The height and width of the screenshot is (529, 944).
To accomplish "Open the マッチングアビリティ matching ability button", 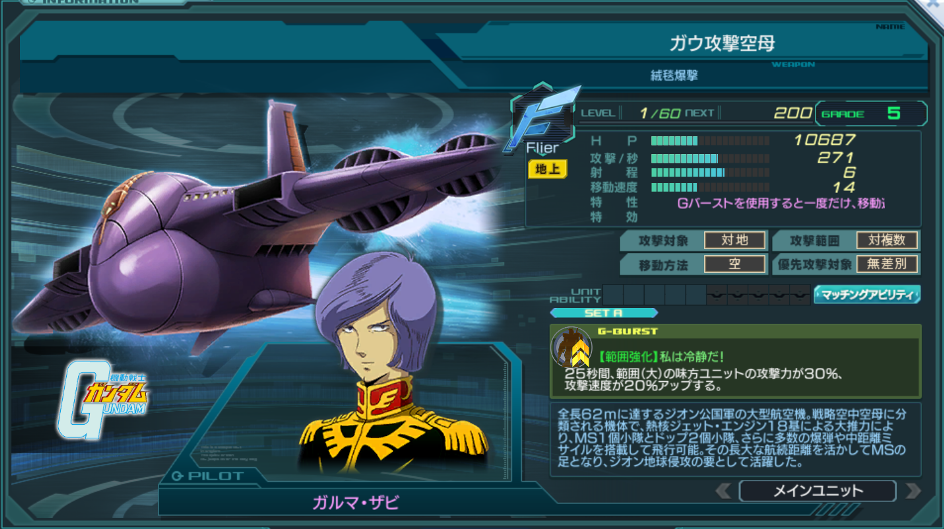I will (x=867, y=294).
